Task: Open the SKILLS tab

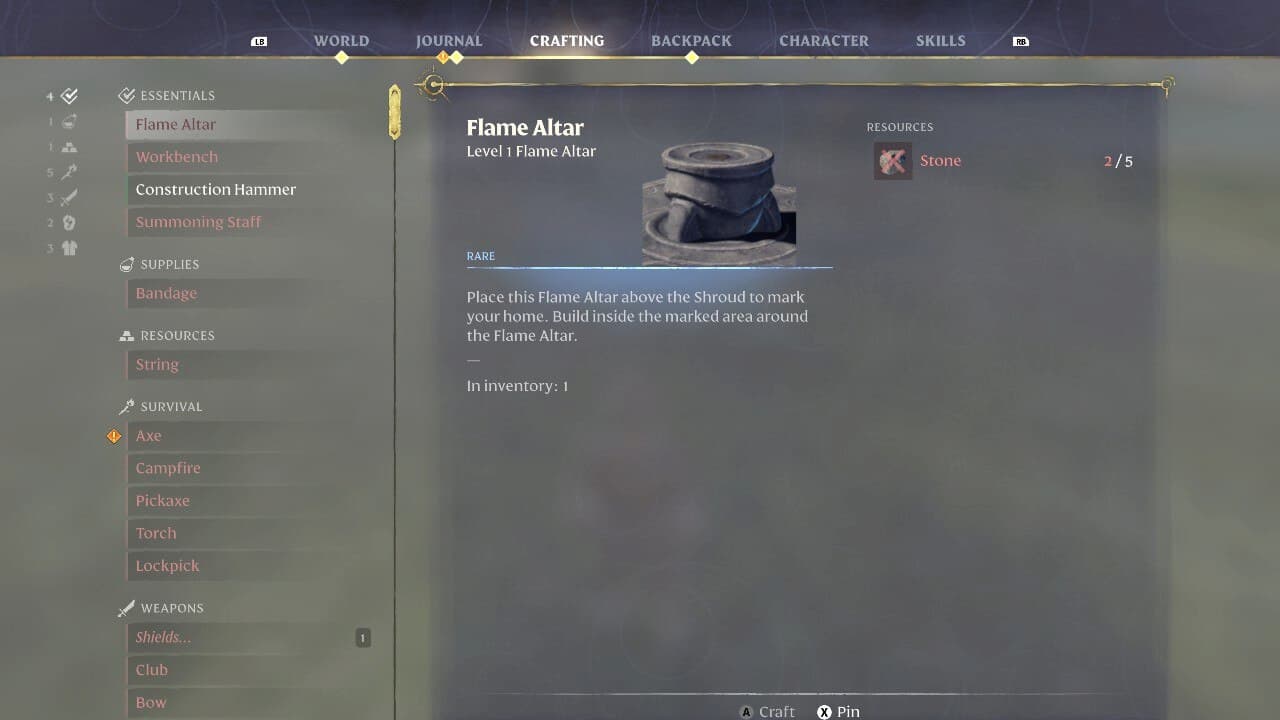Action: 940,40
